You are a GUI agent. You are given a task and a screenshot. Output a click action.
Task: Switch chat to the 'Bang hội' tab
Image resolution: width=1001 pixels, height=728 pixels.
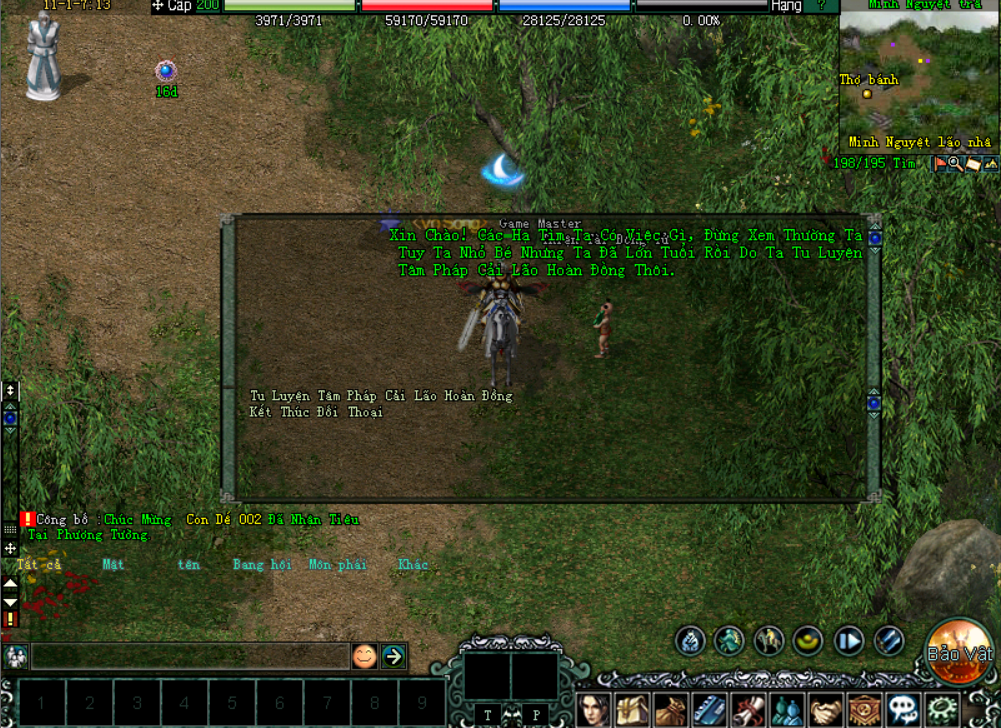pos(262,565)
